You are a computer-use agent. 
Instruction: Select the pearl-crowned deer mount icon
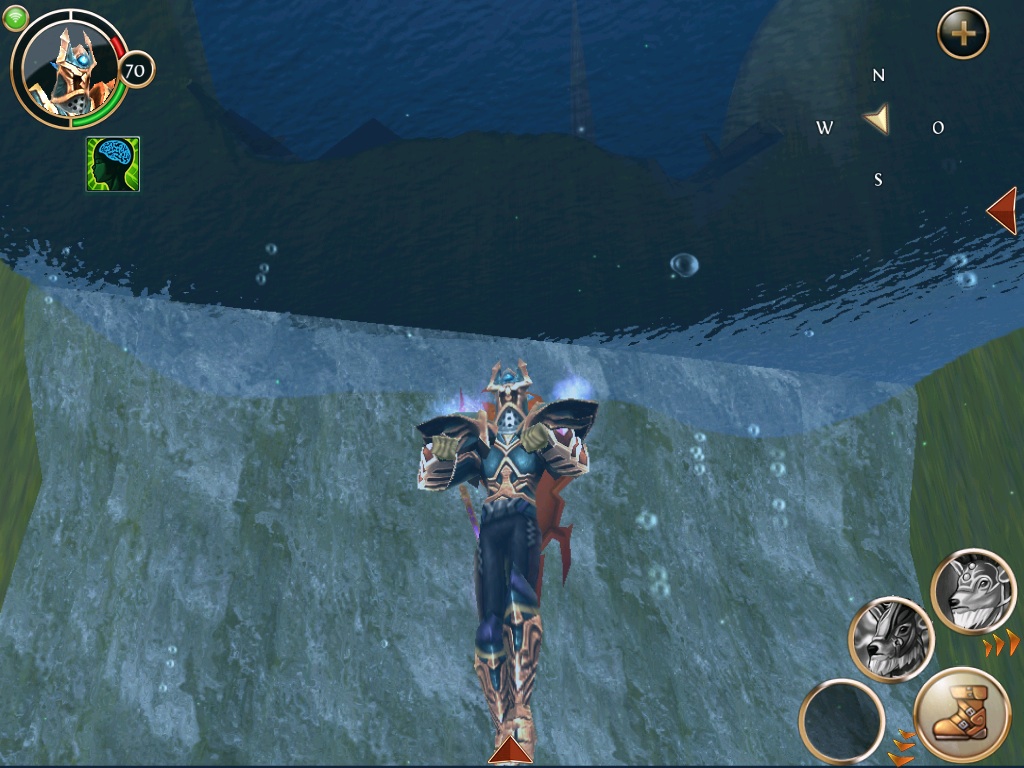coord(973,591)
